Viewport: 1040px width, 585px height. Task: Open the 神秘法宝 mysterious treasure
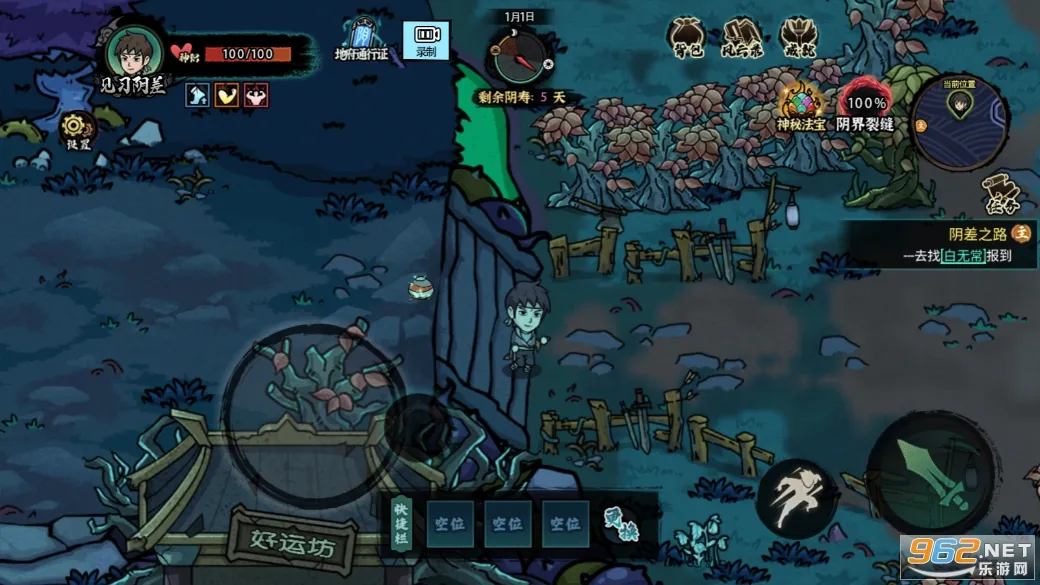(x=802, y=104)
